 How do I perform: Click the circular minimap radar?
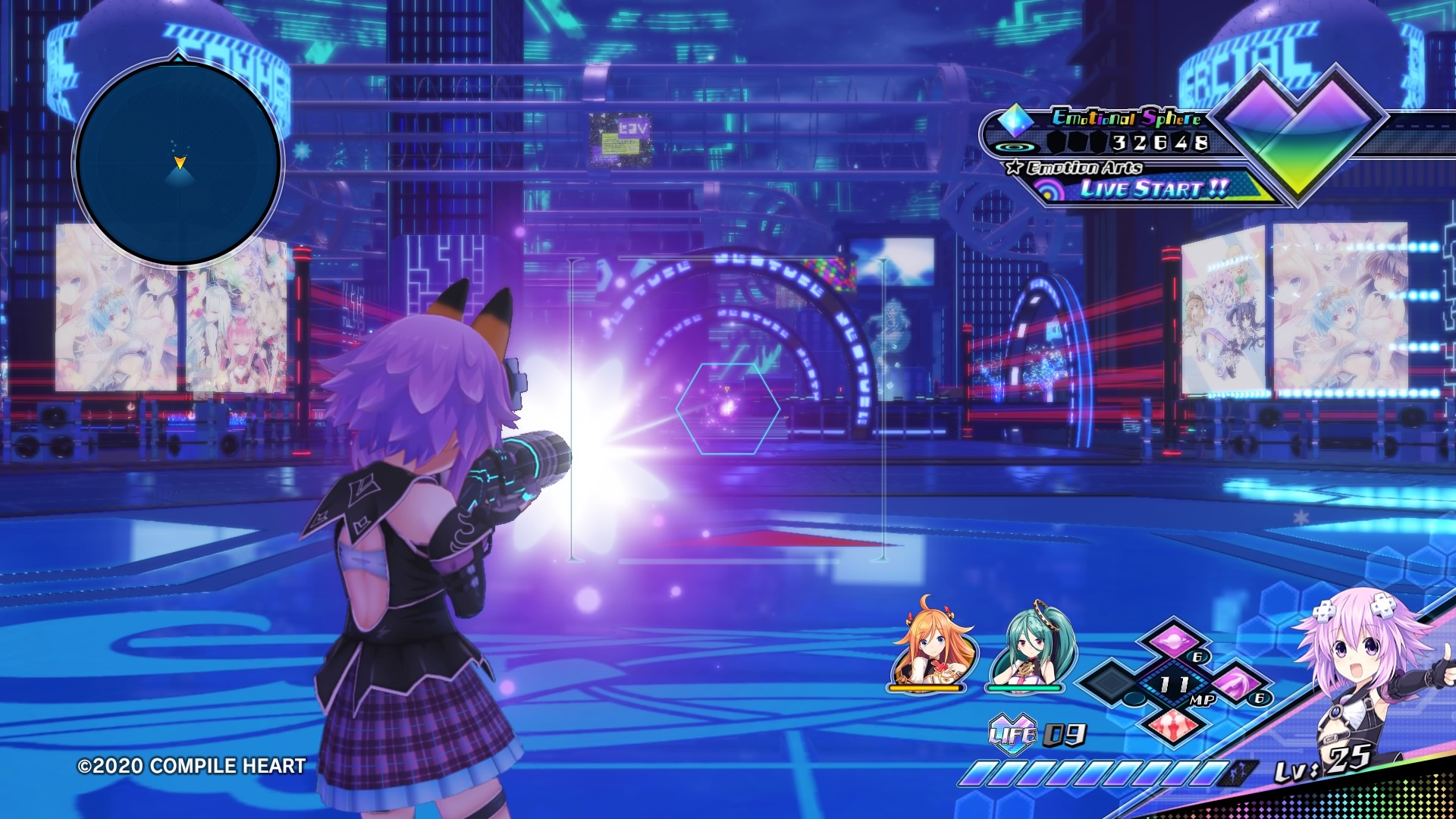click(179, 162)
